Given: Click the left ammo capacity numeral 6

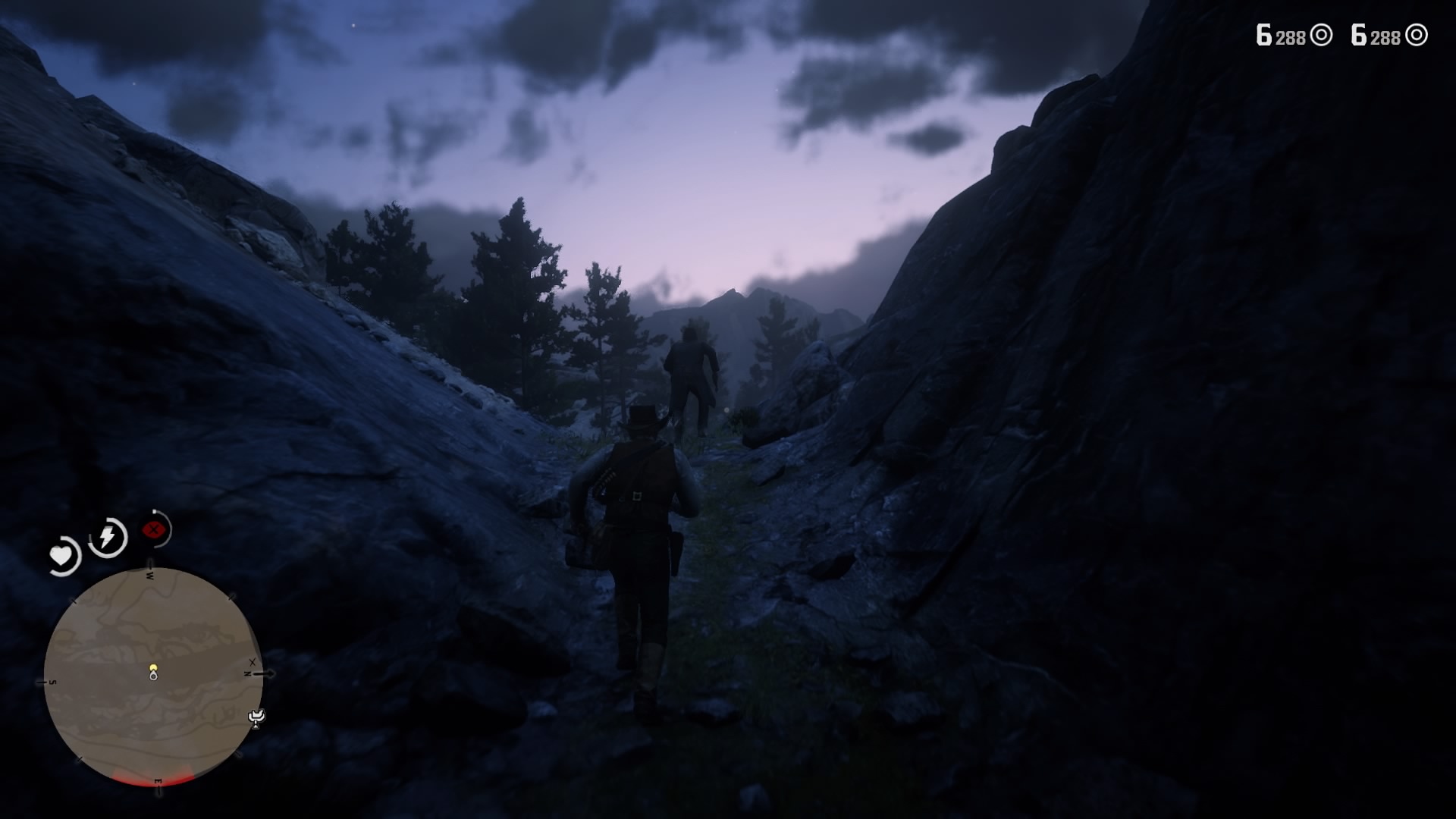Looking at the screenshot, I should (1263, 34).
